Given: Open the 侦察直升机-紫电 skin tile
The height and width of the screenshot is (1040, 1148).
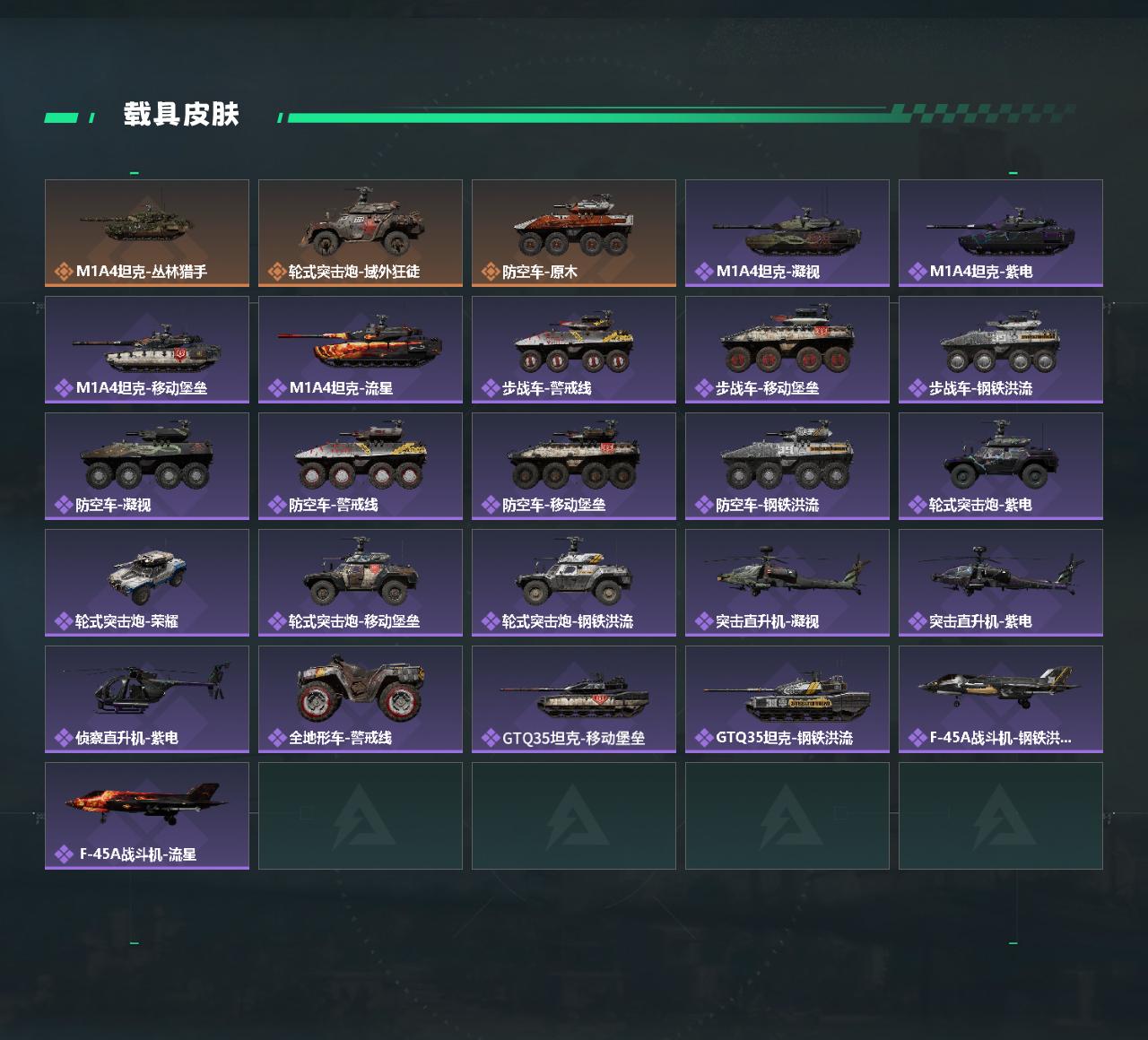Looking at the screenshot, I should pyautogui.click(x=147, y=699).
